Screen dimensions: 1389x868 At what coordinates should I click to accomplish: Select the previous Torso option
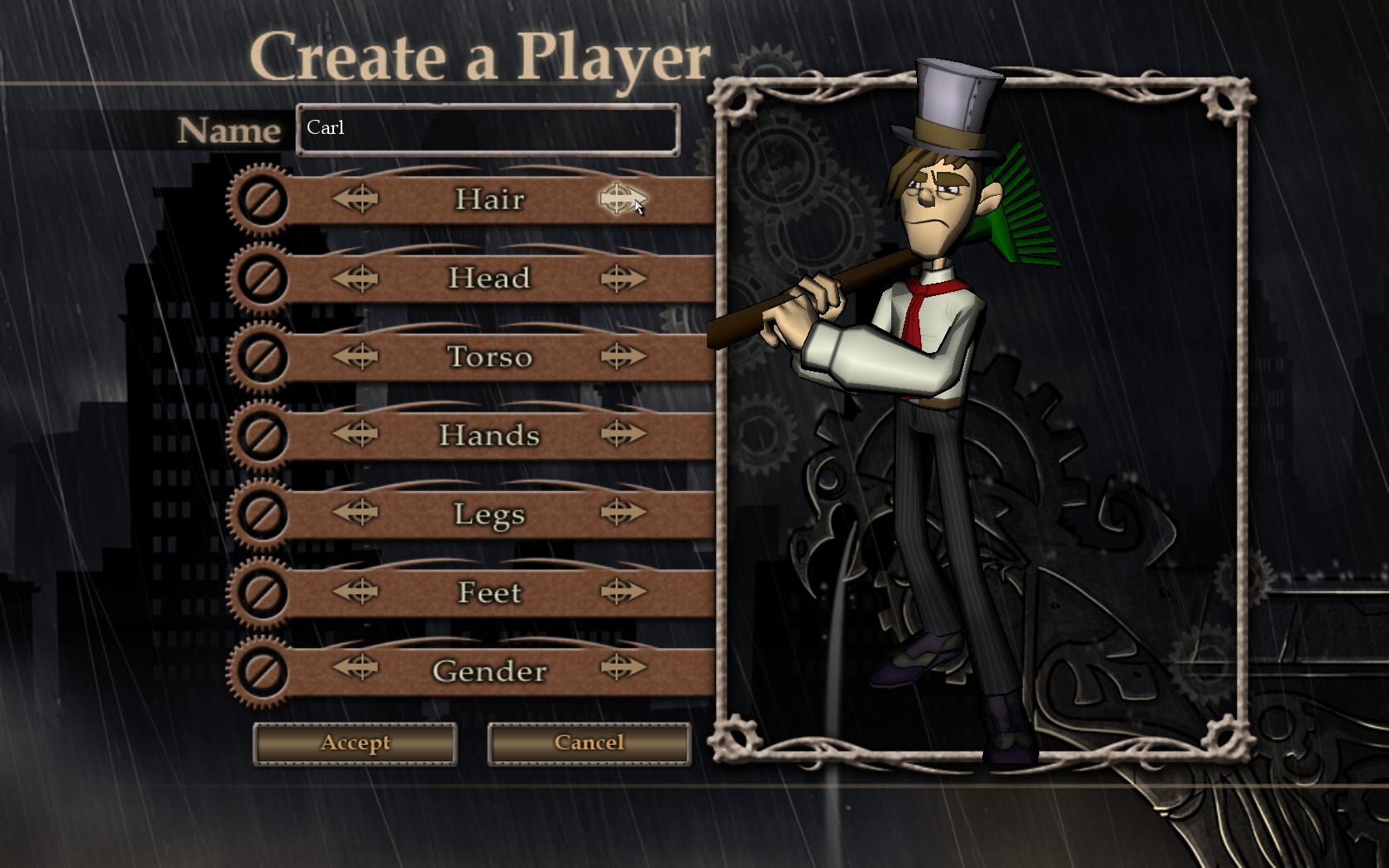(x=356, y=357)
